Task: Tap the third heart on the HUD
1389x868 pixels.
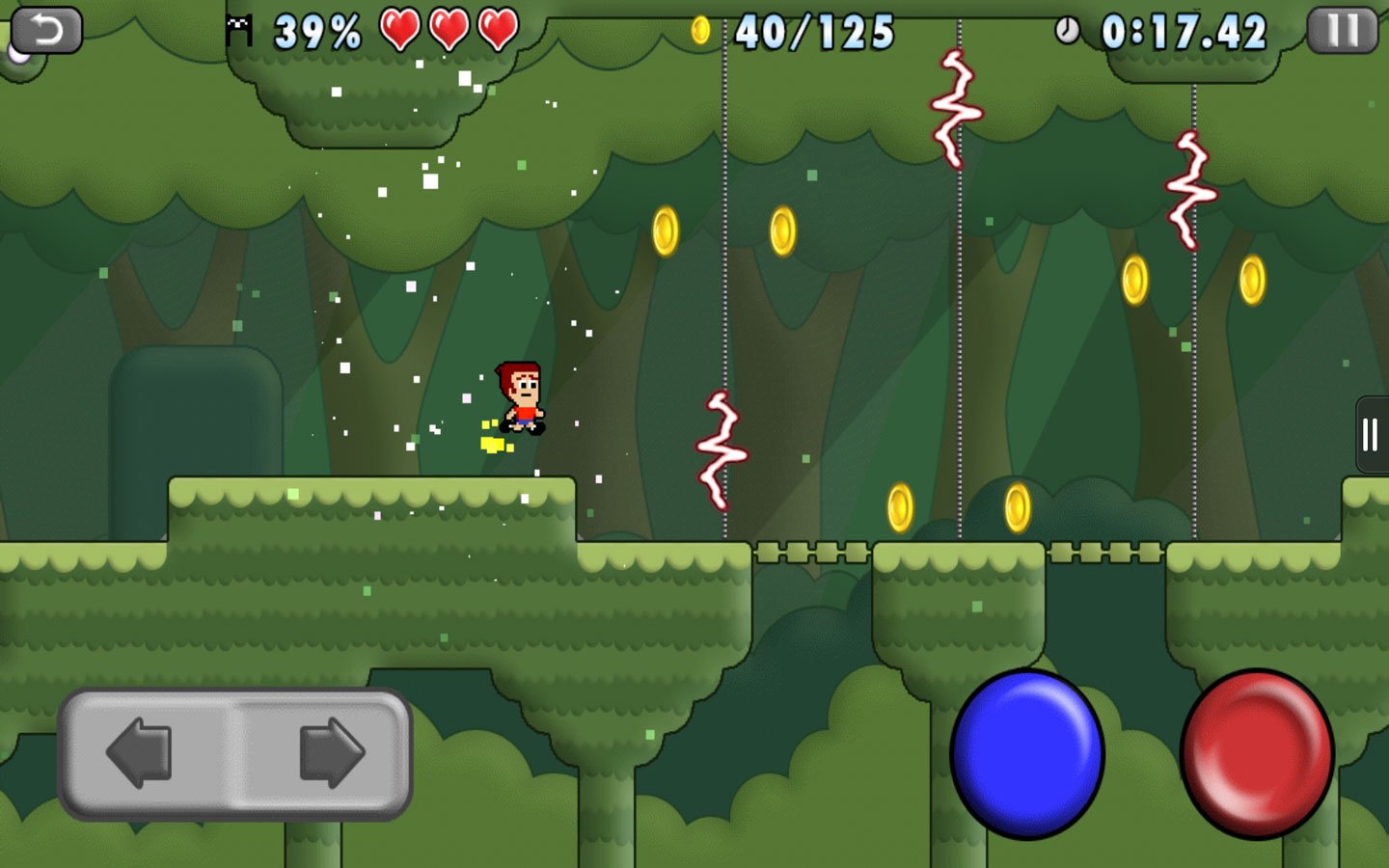Action: (x=496, y=27)
